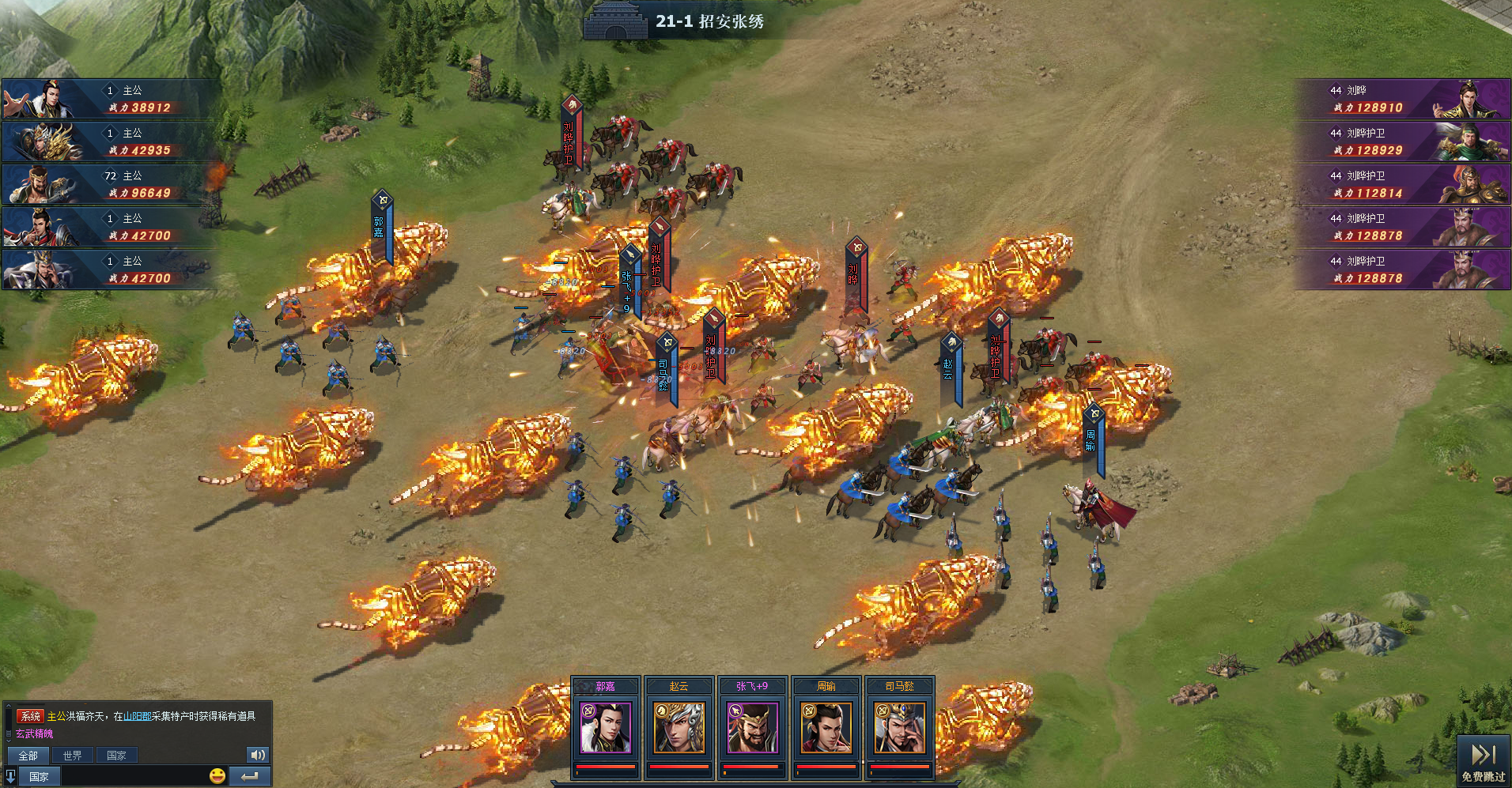Send the chat message with the enter-arrow button

250,776
